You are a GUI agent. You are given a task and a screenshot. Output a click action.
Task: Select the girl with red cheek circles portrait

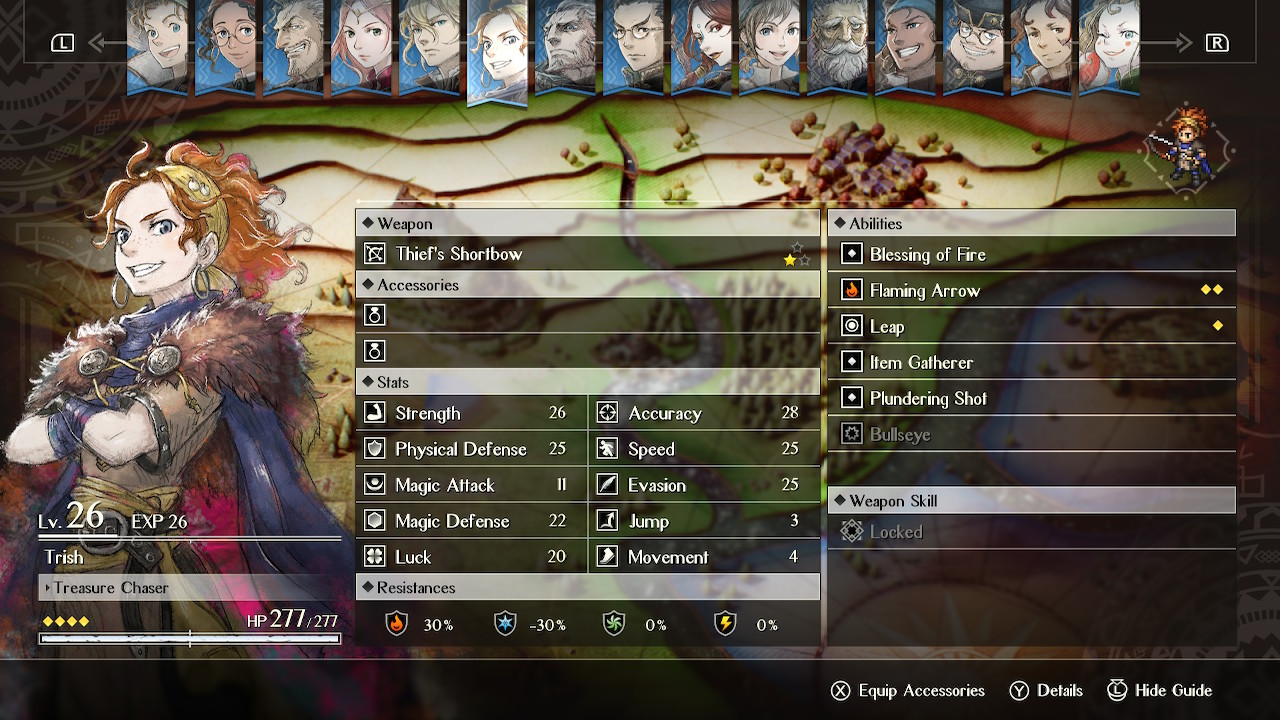[x=1109, y=46]
